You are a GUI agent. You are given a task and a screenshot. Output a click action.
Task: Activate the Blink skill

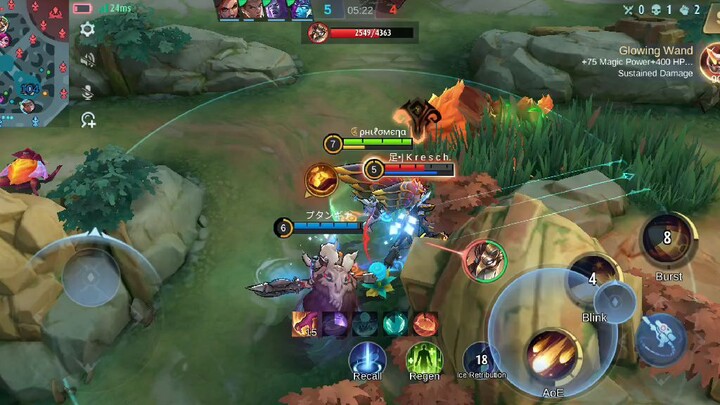594,280
